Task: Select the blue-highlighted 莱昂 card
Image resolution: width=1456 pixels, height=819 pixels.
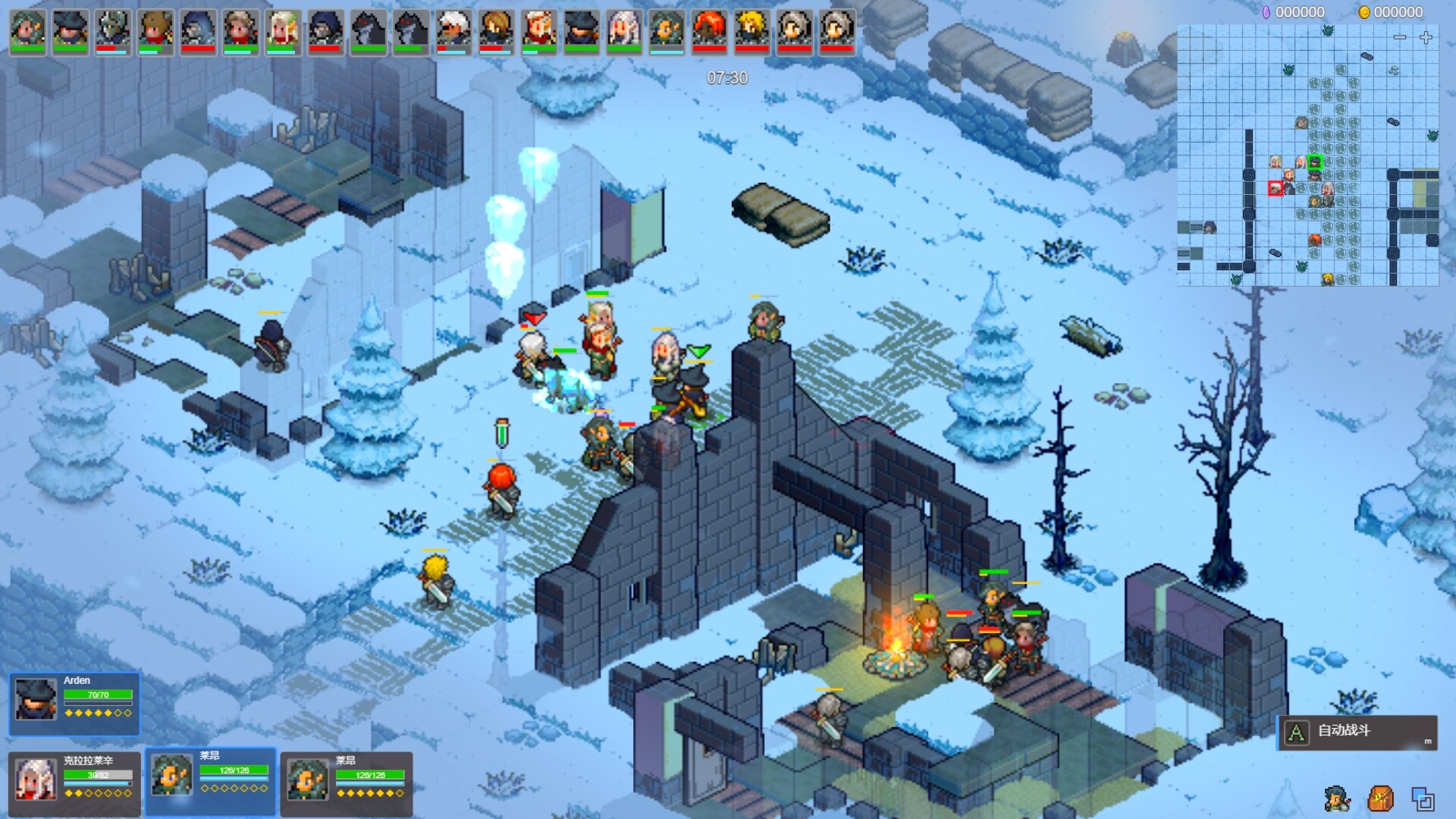Action: 210,781
